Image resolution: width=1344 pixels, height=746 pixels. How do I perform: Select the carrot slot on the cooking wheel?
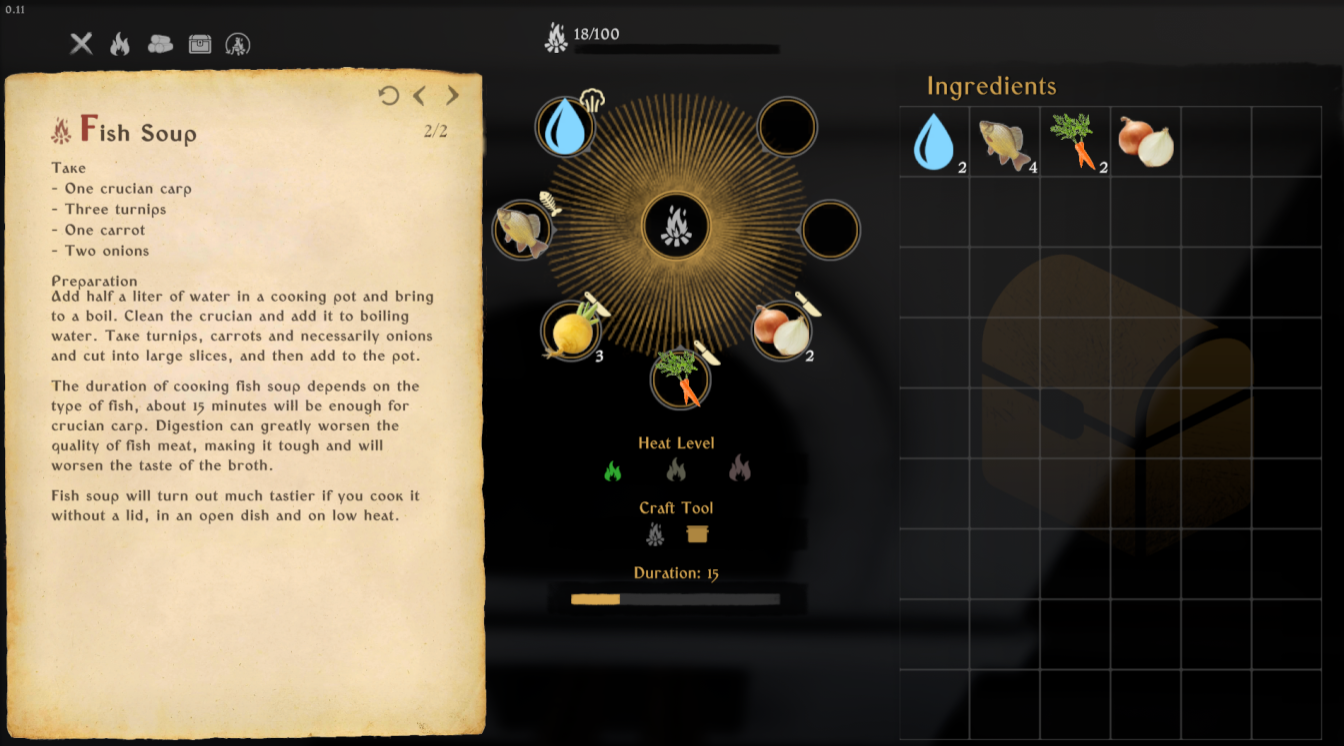click(x=680, y=378)
